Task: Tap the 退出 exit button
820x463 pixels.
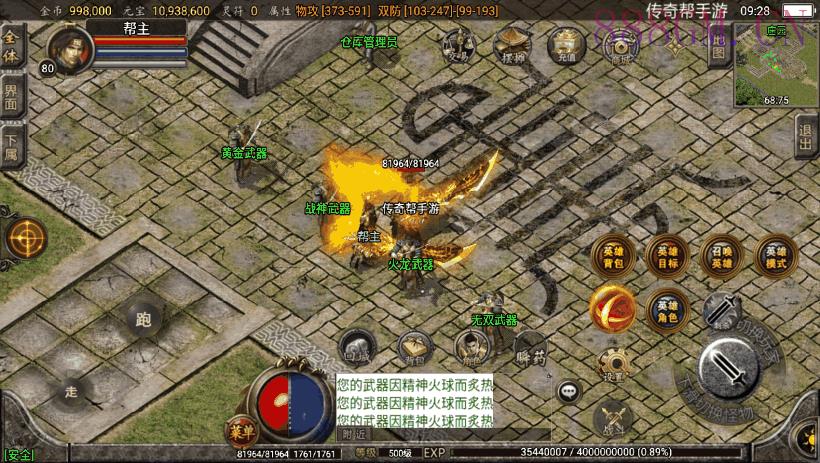Action: click(x=806, y=136)
